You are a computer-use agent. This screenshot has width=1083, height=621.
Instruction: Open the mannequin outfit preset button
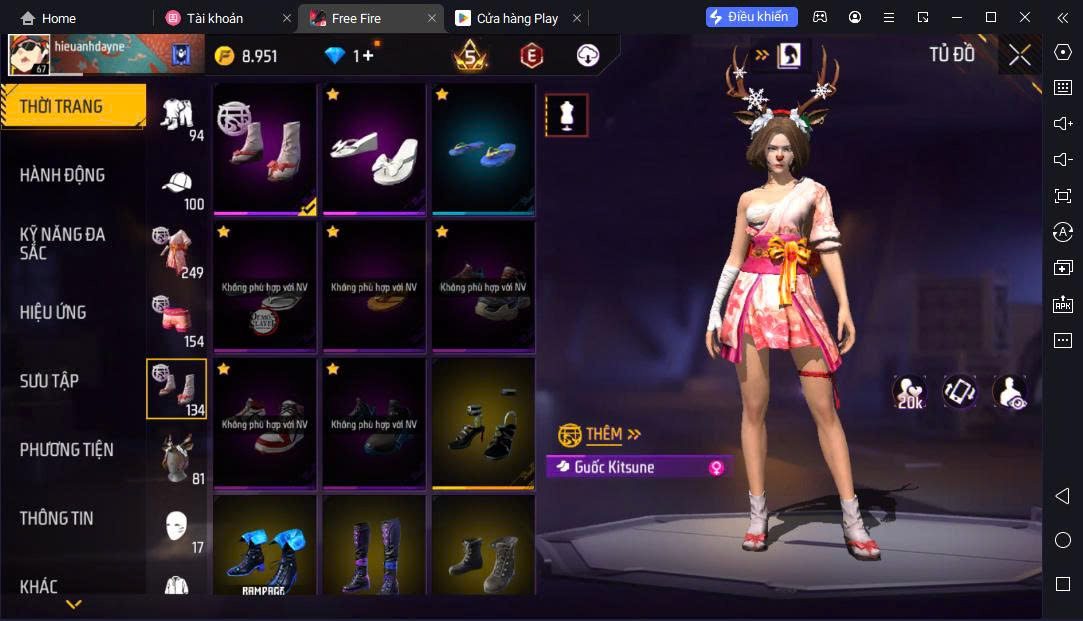[x=566, y=115]
